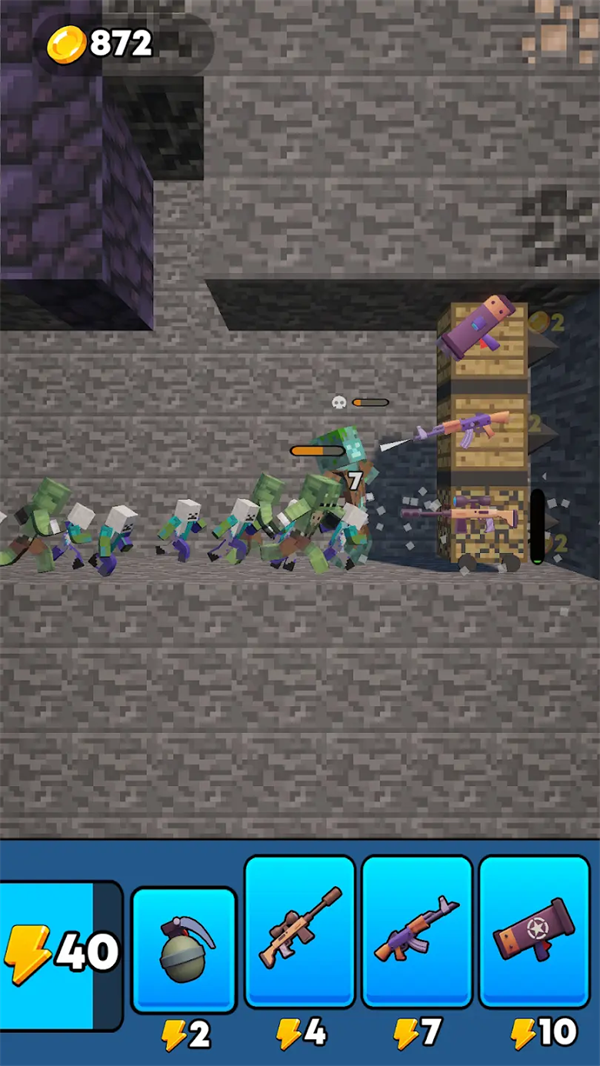Screen dimensions: 600x1066
Task: Select the grenade card costing 2 energy
Action: point(184,951)
